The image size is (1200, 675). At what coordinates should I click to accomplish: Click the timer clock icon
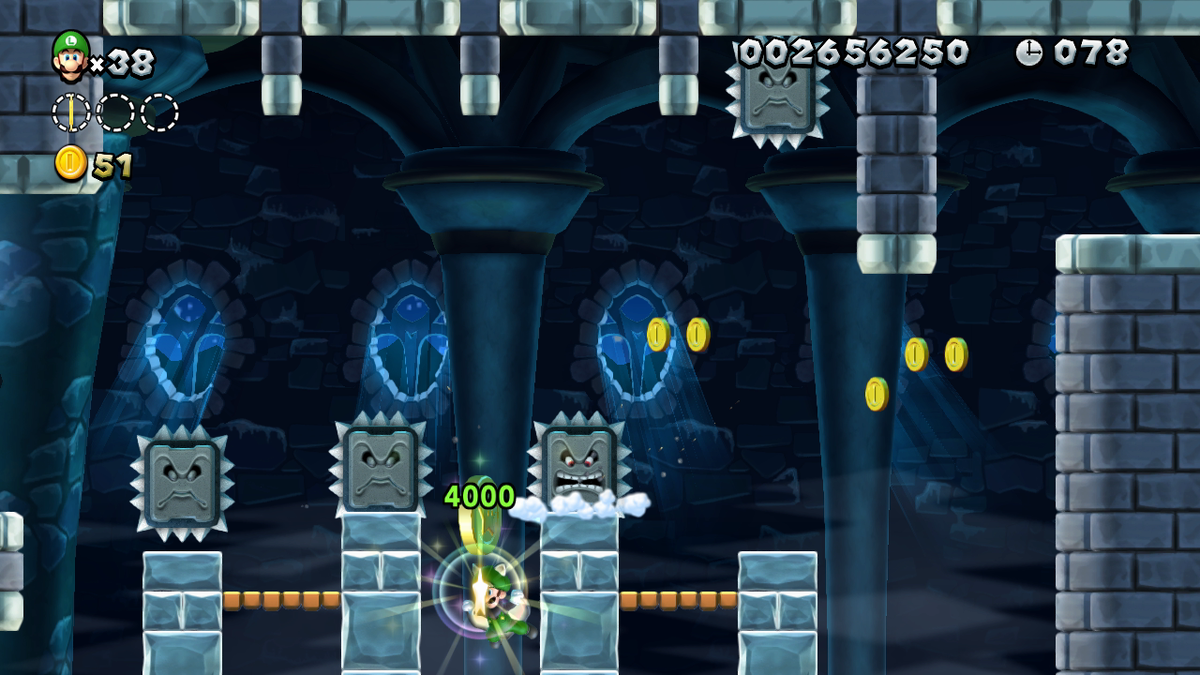(x=1029, y=52)
